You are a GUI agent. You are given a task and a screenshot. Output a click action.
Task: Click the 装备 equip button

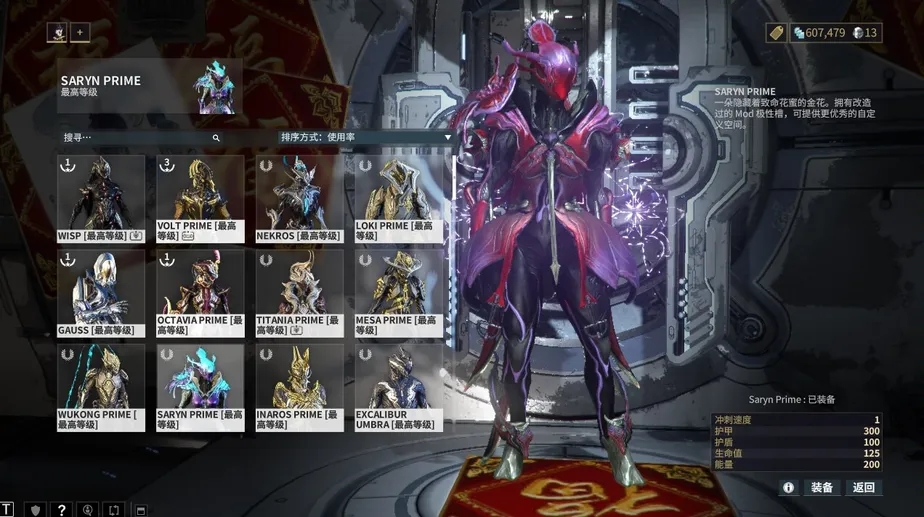[x=822, y=488]
